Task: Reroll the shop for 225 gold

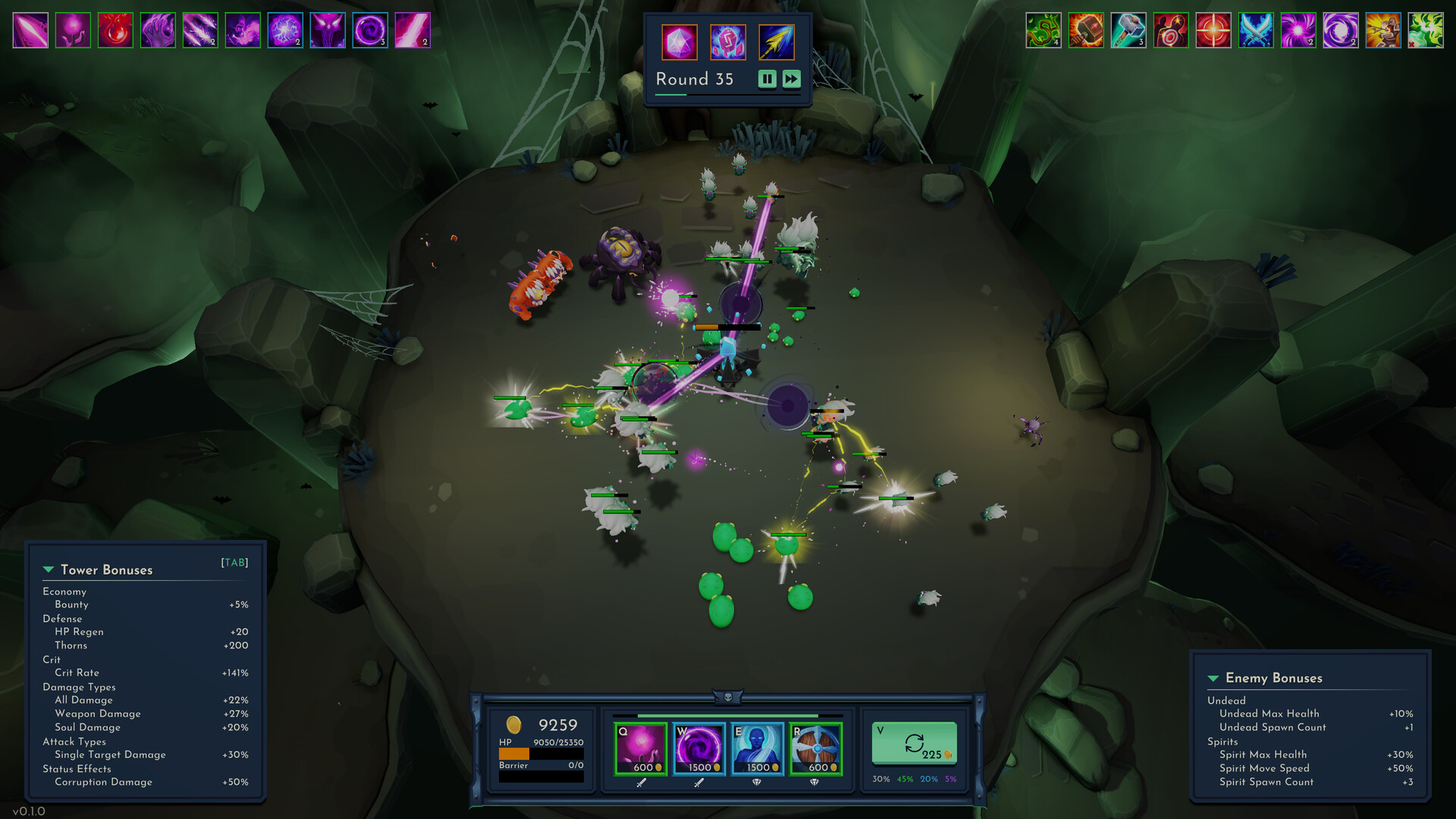Action: 914,744
